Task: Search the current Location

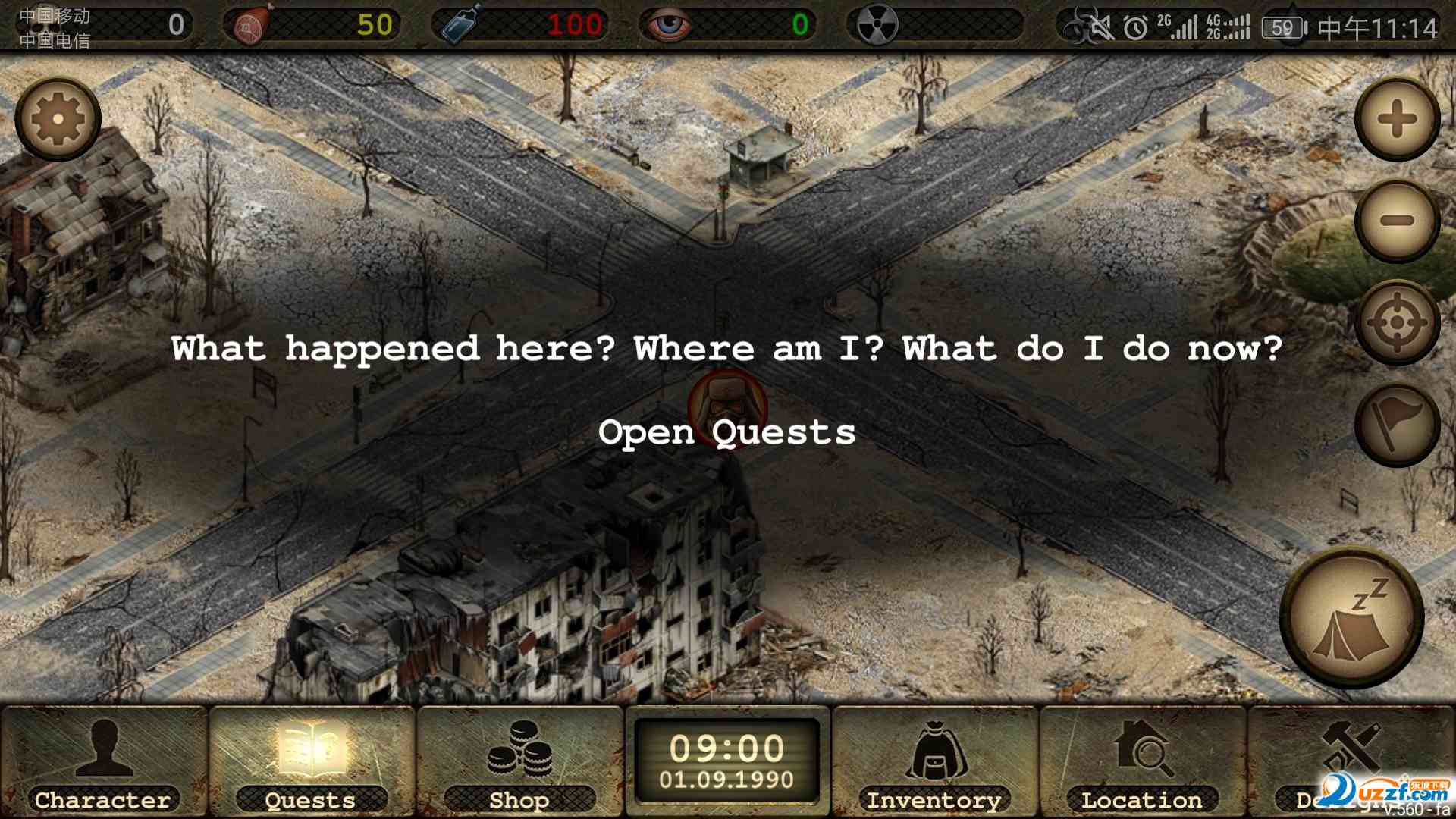Action: tap(1142, 762)
